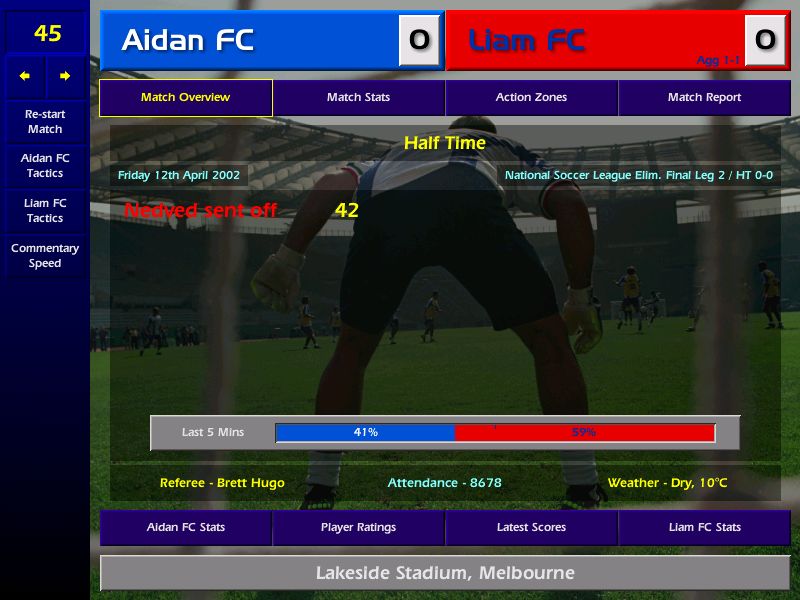Show Latest Scores
Viewport: 800px width, 600px height.
[531, 527]
